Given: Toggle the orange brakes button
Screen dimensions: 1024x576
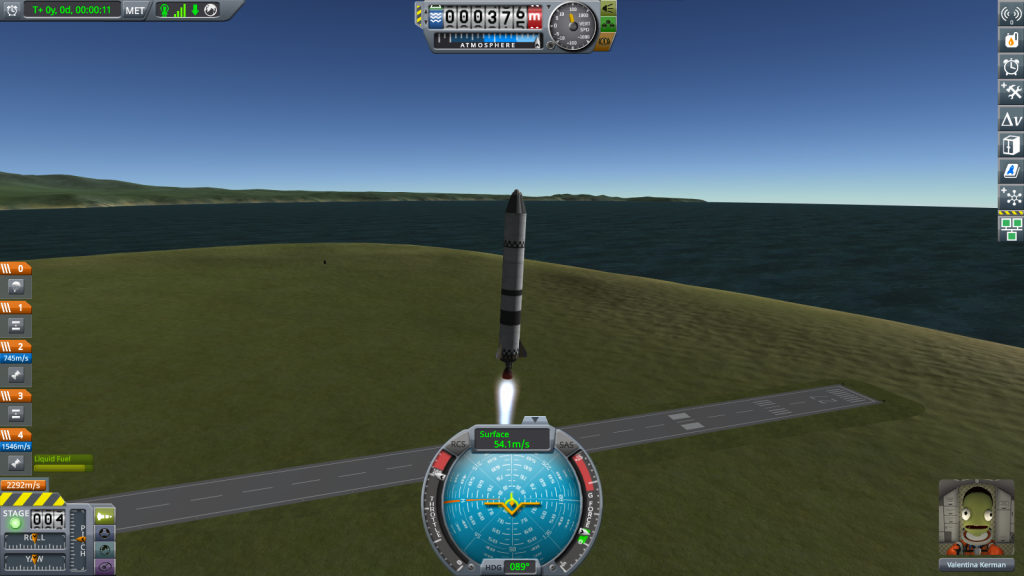Looking at the screenshot, I should pos(604,42).
